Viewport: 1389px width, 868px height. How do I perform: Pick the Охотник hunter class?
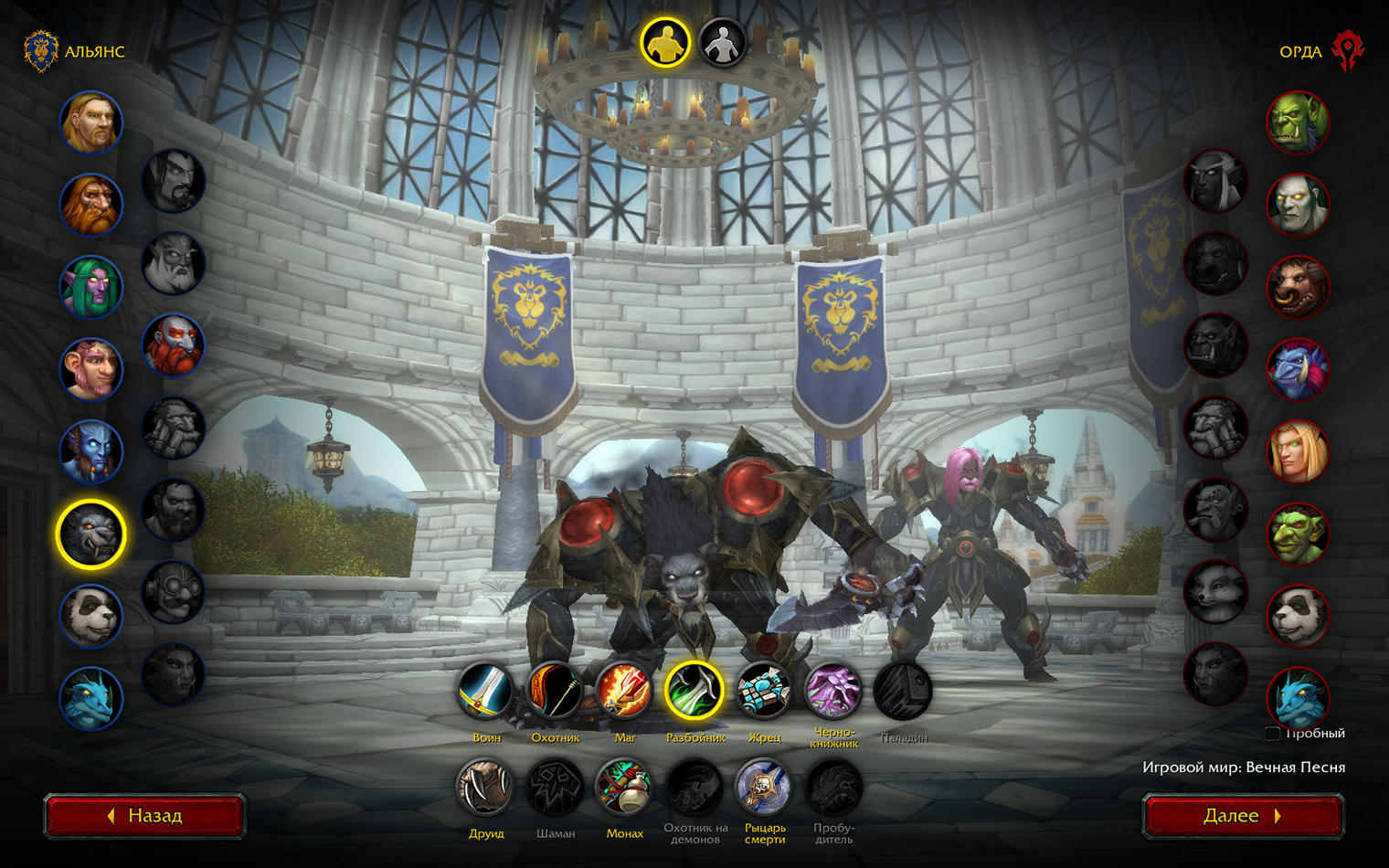tap(555, 692)
